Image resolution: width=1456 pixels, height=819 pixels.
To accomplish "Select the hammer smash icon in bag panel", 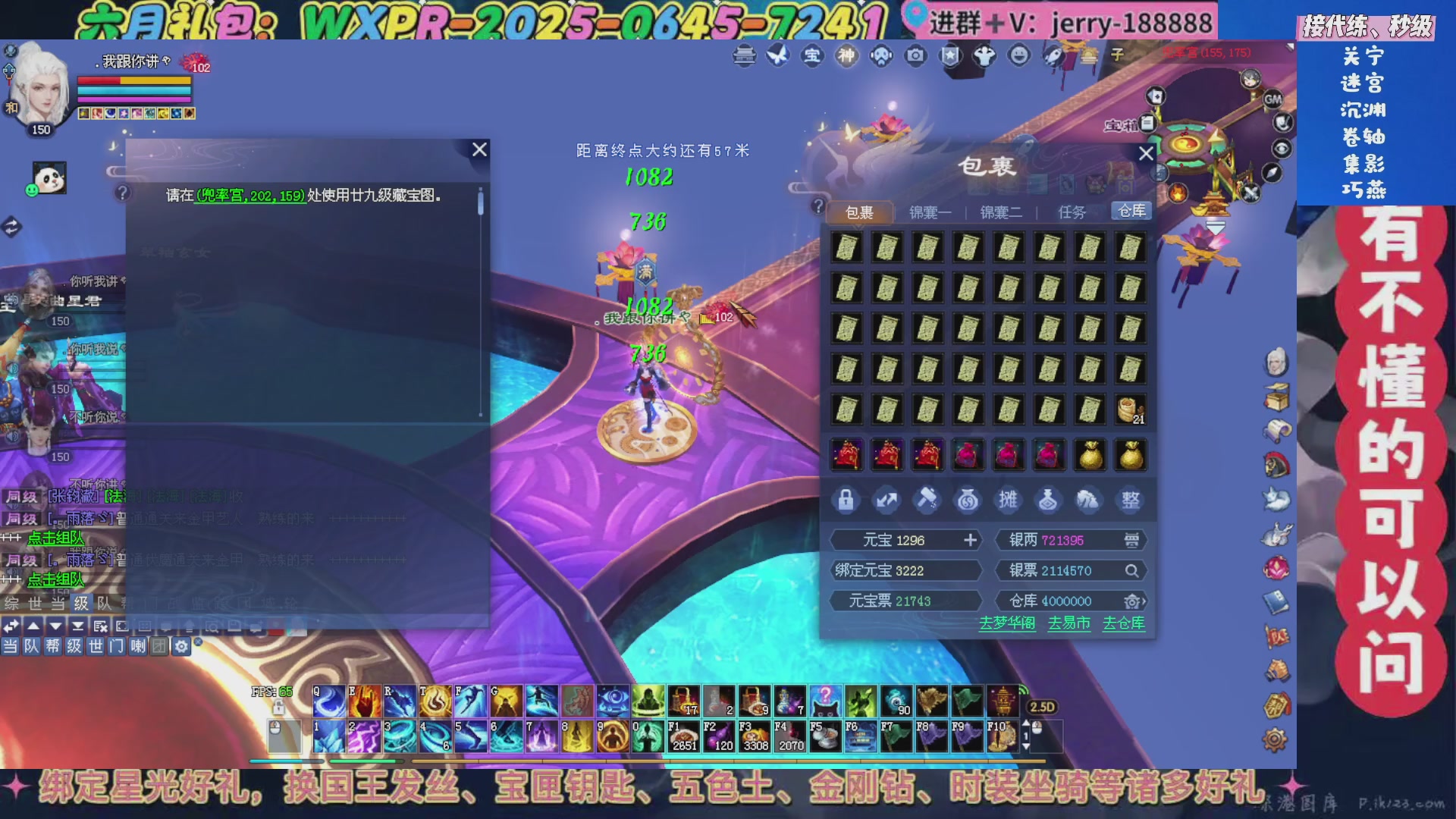I will [x=928, y=499].
